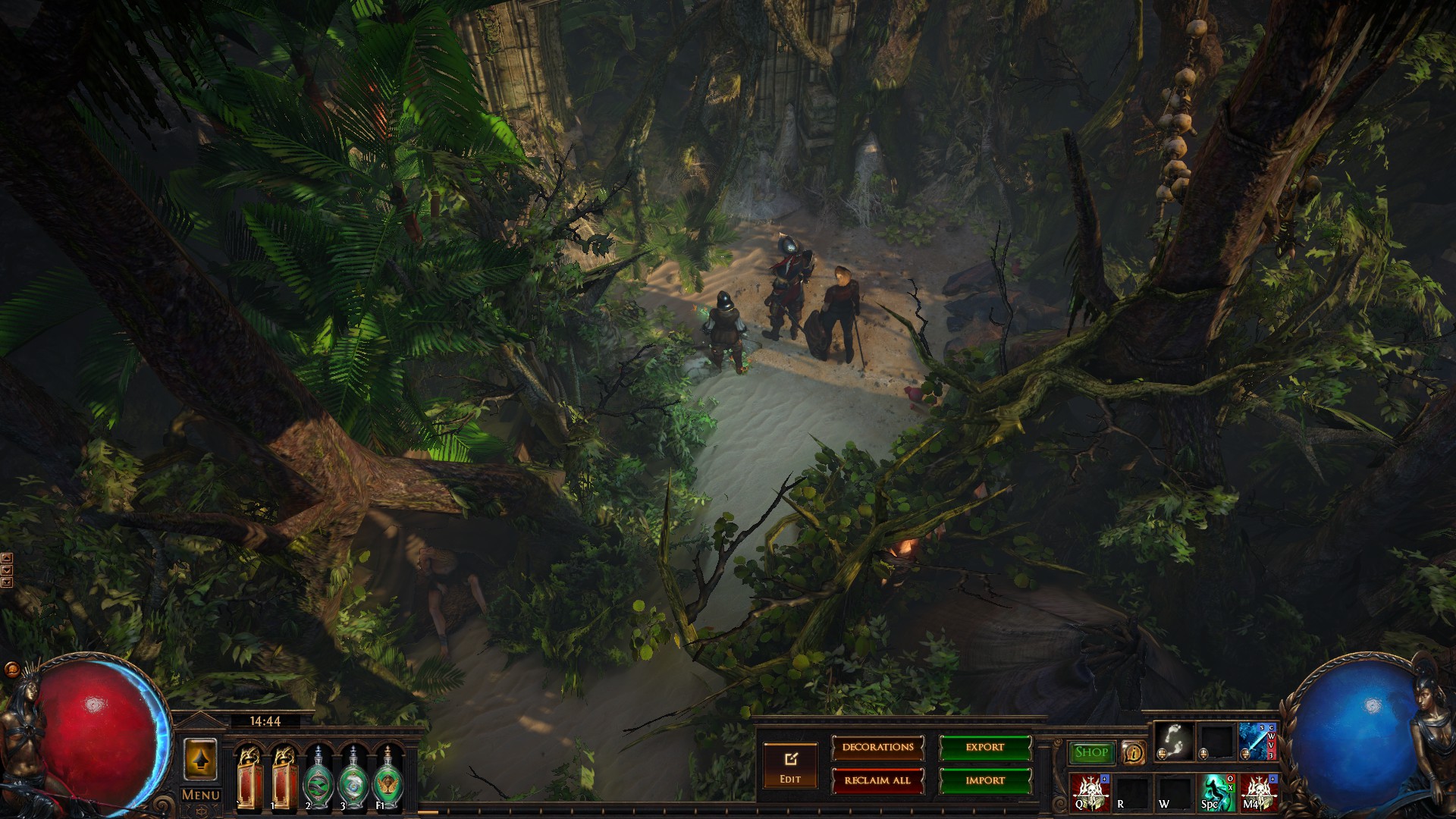
Task: Export the hideout layout
Action: coord(985,748)
